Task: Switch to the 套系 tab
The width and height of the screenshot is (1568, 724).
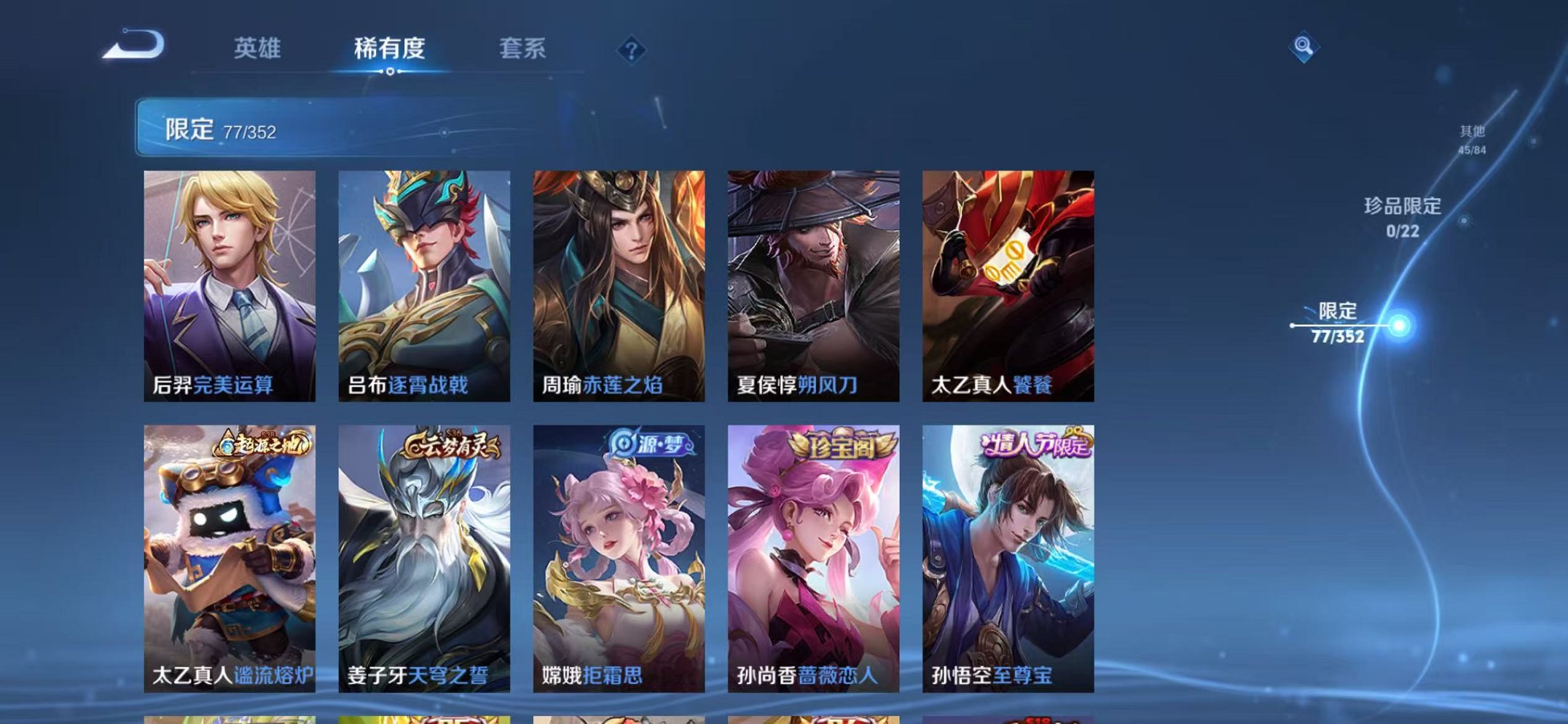Action: (525, 47)
